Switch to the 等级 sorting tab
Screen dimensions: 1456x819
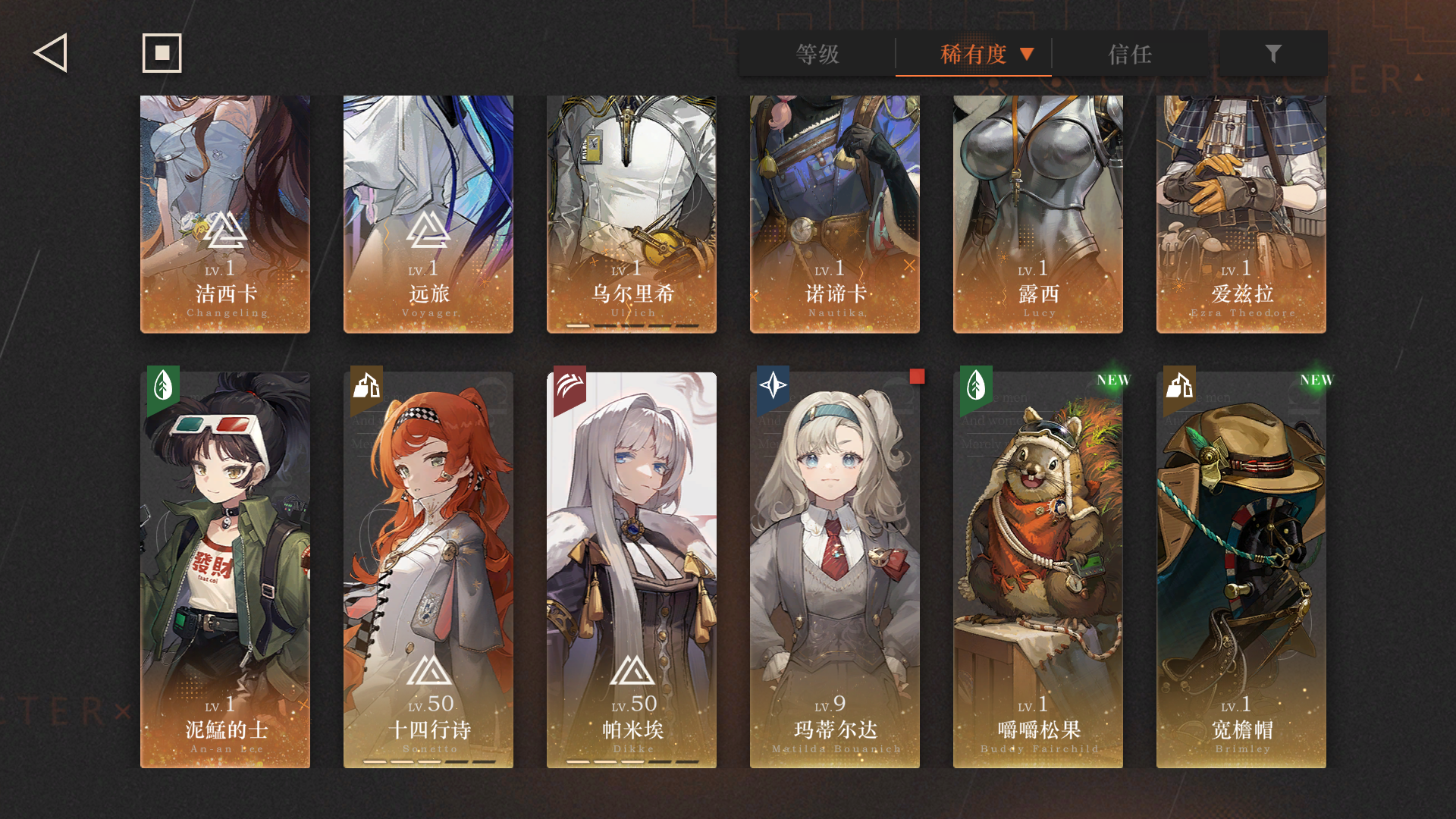pyautogui.click(x=818, y=55)
